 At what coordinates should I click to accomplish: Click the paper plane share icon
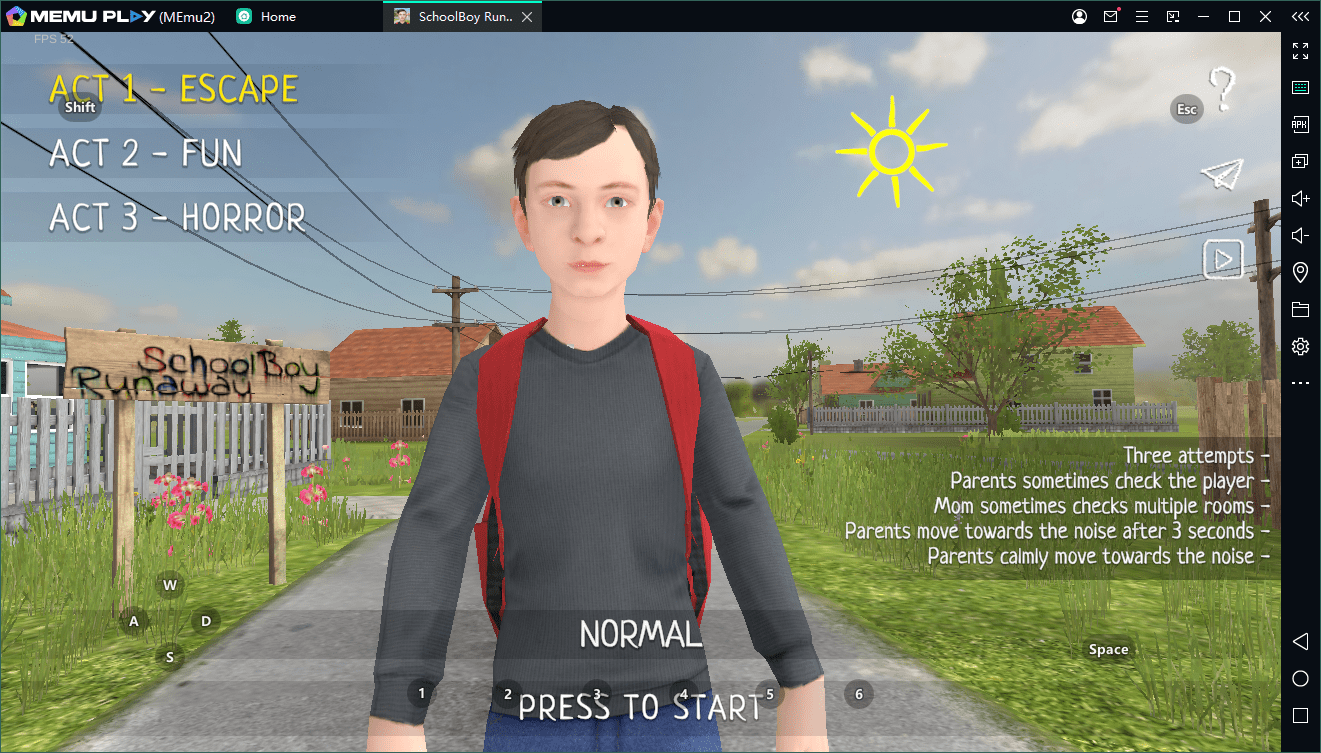tap(1221, 174)
